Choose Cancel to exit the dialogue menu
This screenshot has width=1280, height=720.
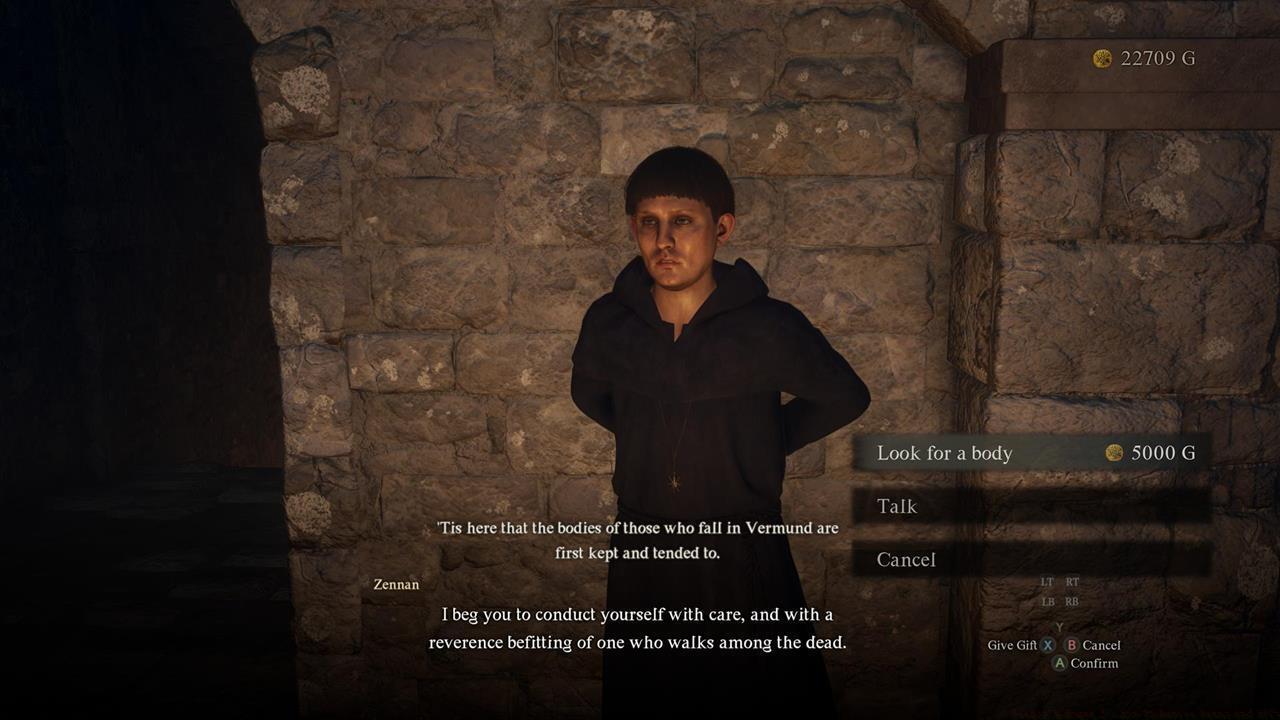907,560
